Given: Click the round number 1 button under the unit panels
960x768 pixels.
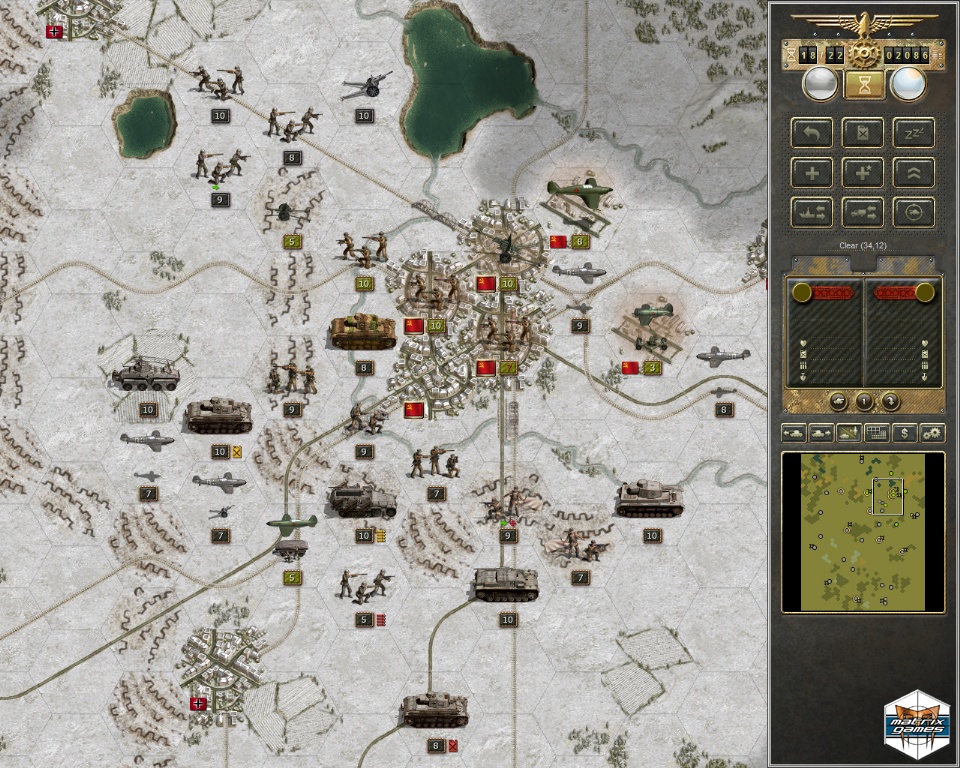Looking at the screenshot, I should pos(864,402).
